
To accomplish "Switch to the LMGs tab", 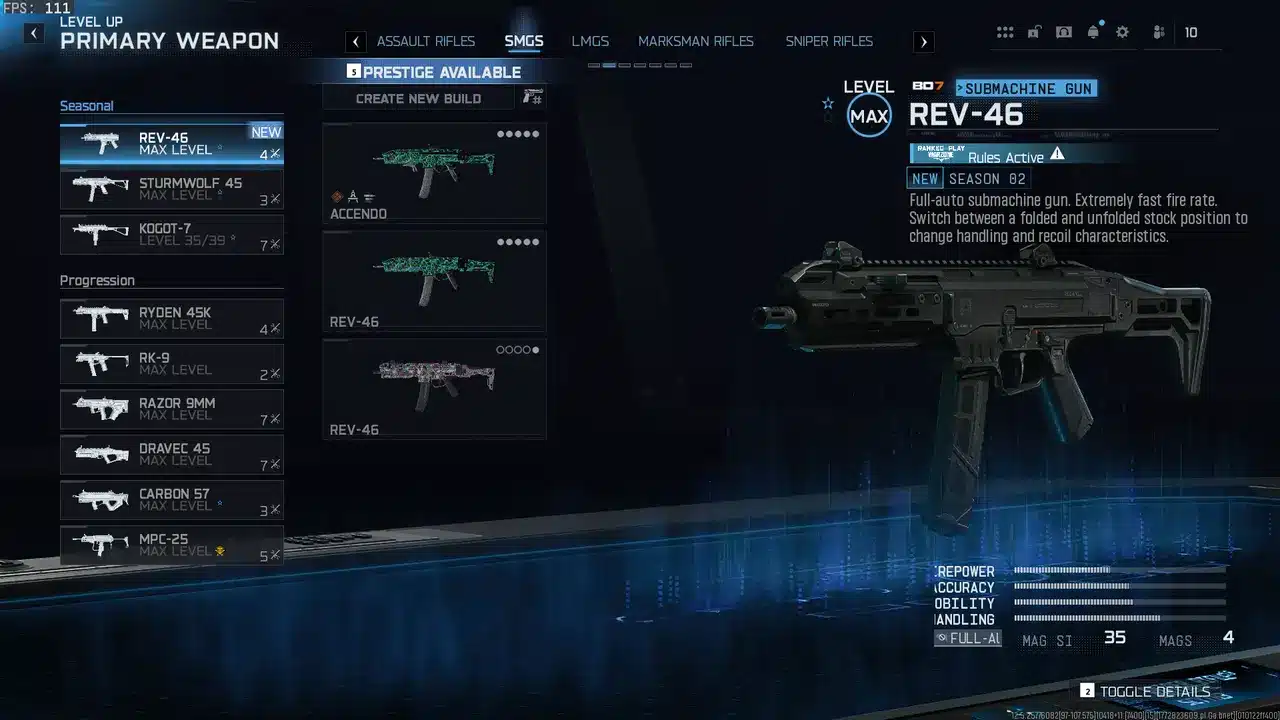I will click(590, 41).
